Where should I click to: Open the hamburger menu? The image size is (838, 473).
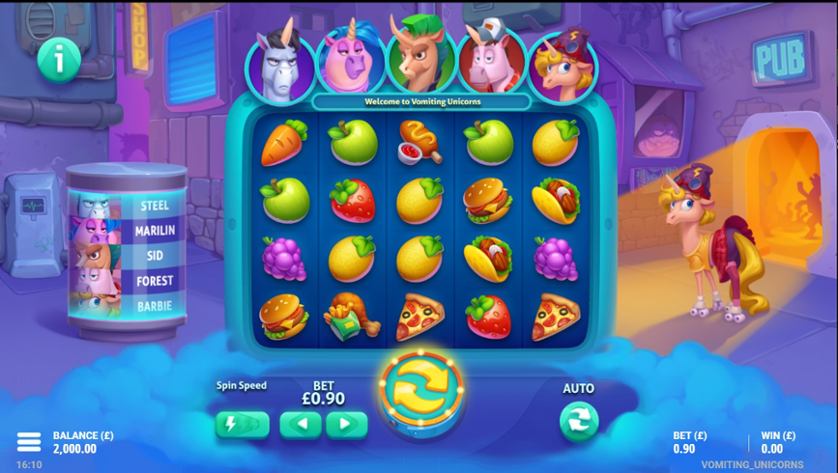tap(29, 442)
